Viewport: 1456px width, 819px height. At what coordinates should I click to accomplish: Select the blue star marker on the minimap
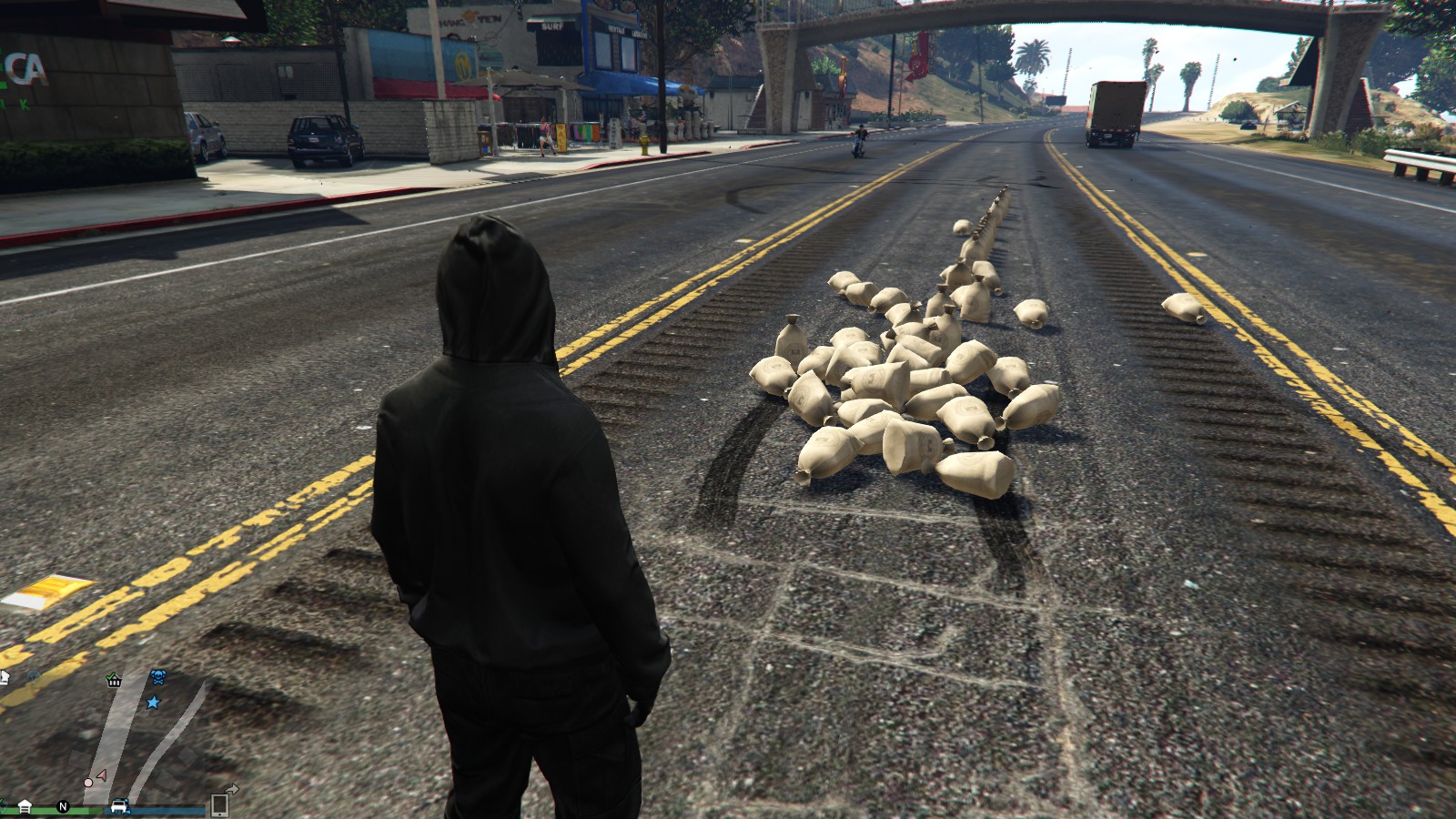153,703
